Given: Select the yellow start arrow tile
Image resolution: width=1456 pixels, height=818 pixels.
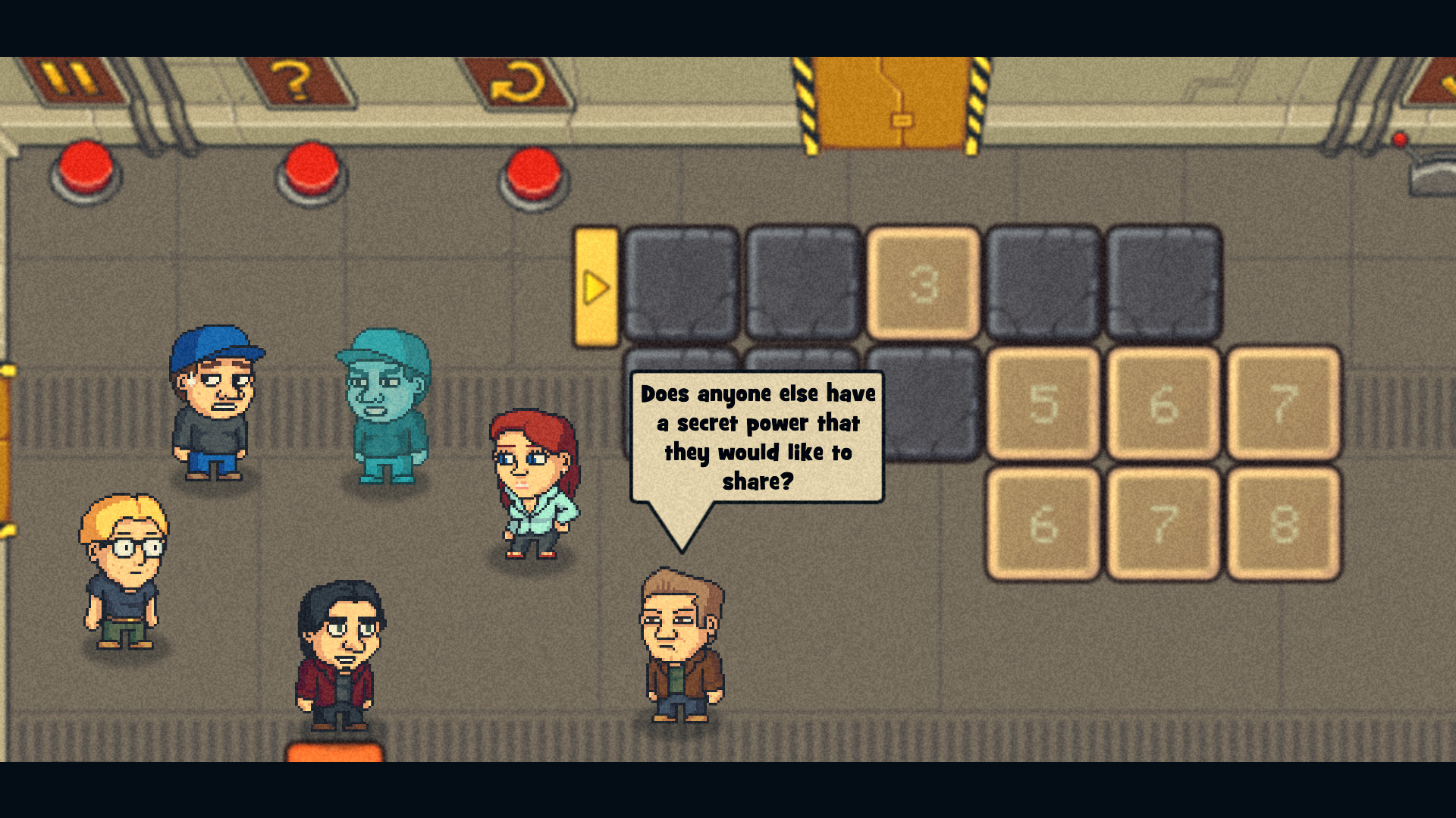Looking at the screenshot, I should pos(596,287).
